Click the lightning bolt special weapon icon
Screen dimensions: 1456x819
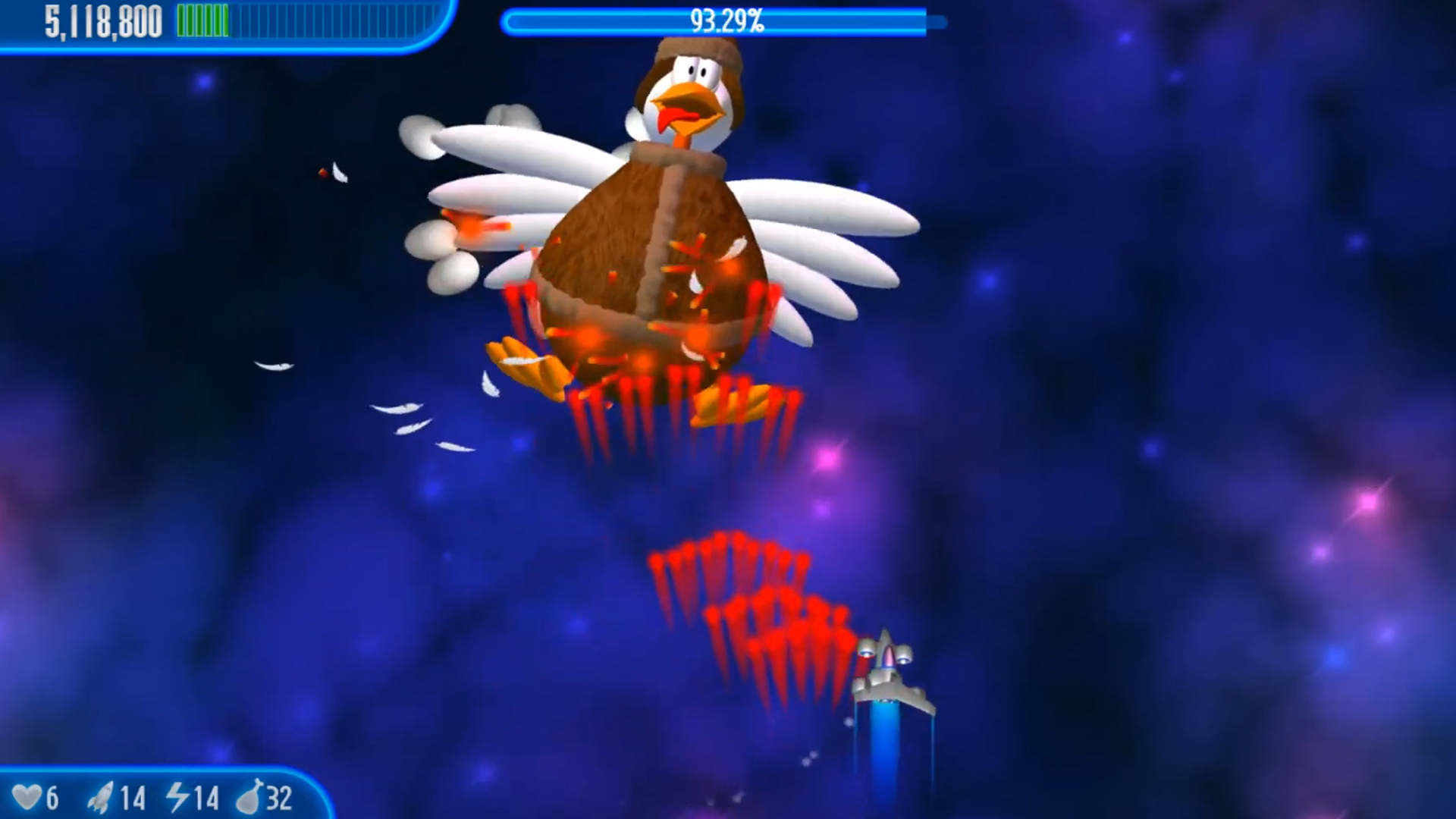[x=179, y=798]
